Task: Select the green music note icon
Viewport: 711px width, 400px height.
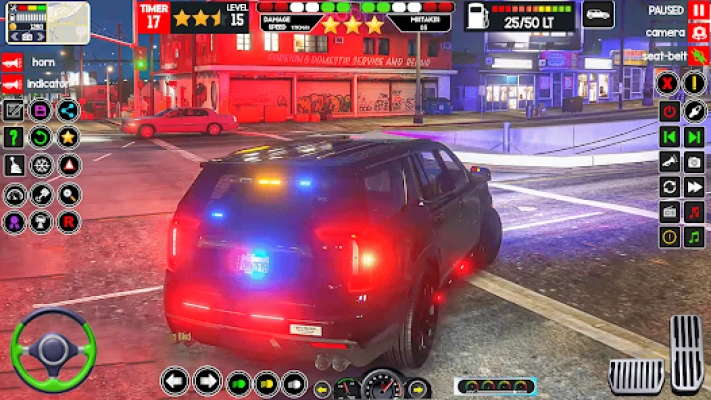Action: [x=693, y=237]
